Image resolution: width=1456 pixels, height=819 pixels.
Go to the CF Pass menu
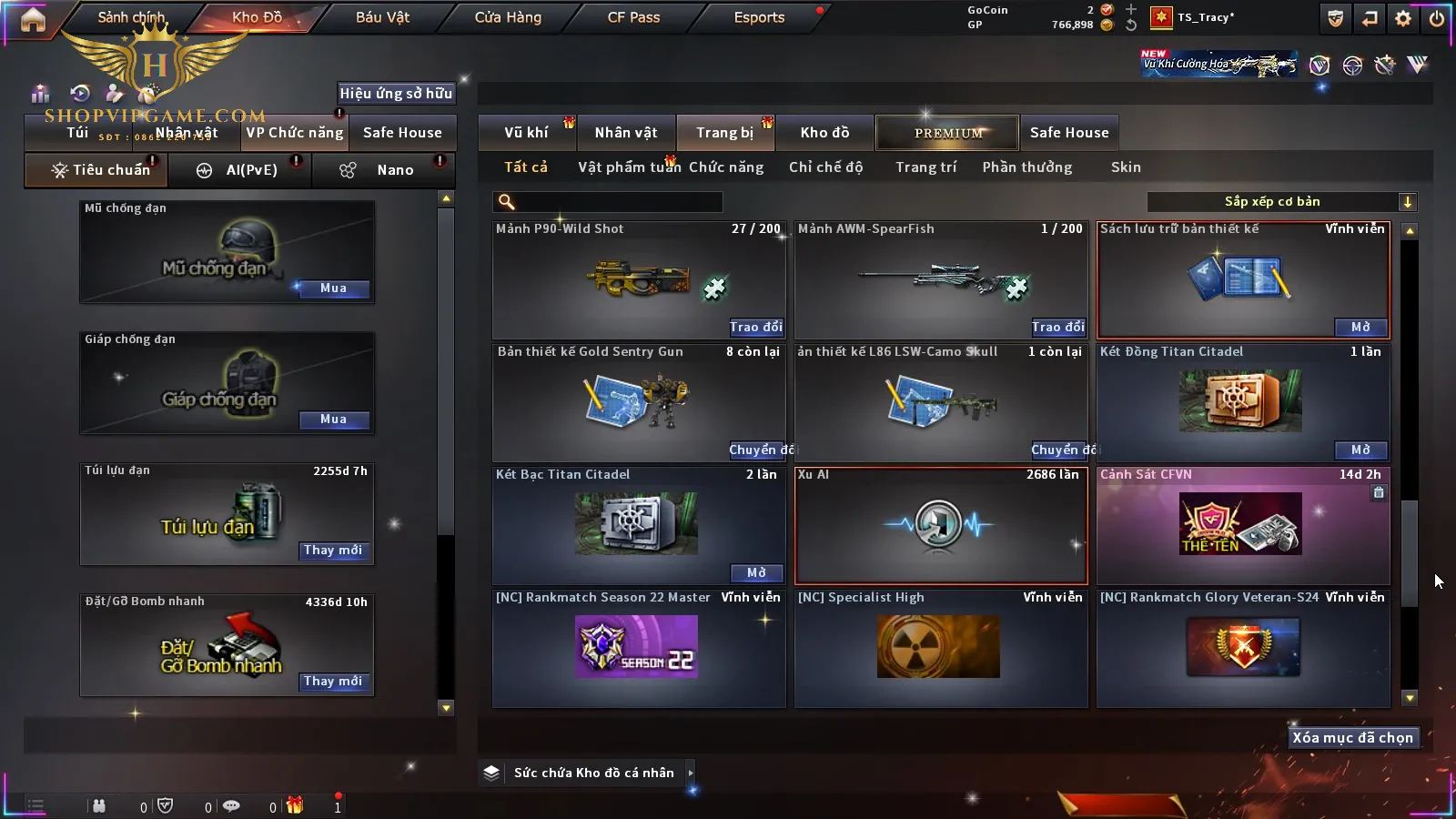(x=633, y=17)
